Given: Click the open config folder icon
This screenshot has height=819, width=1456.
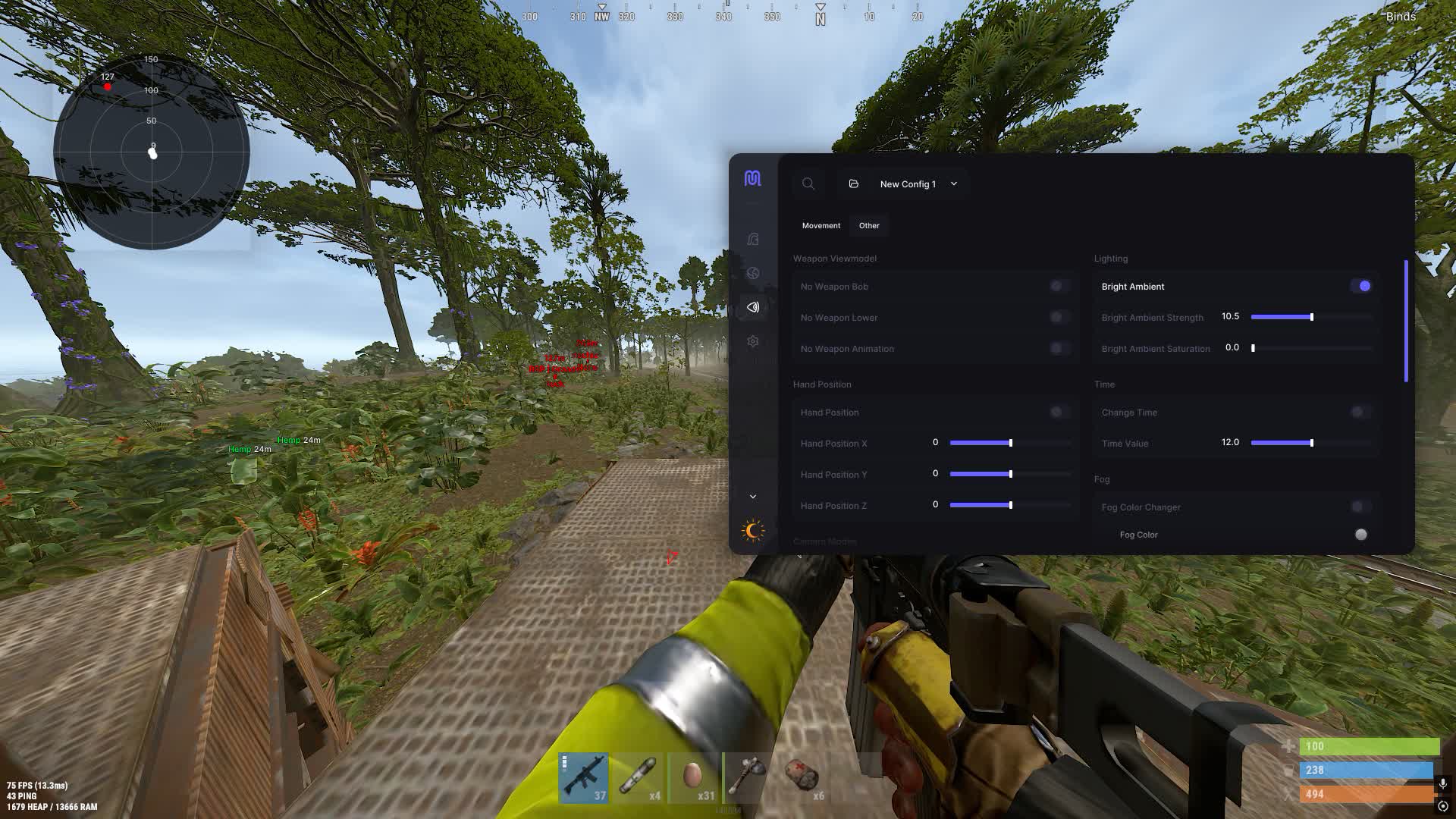Looking at the screenshot, I should click(853, 184).
